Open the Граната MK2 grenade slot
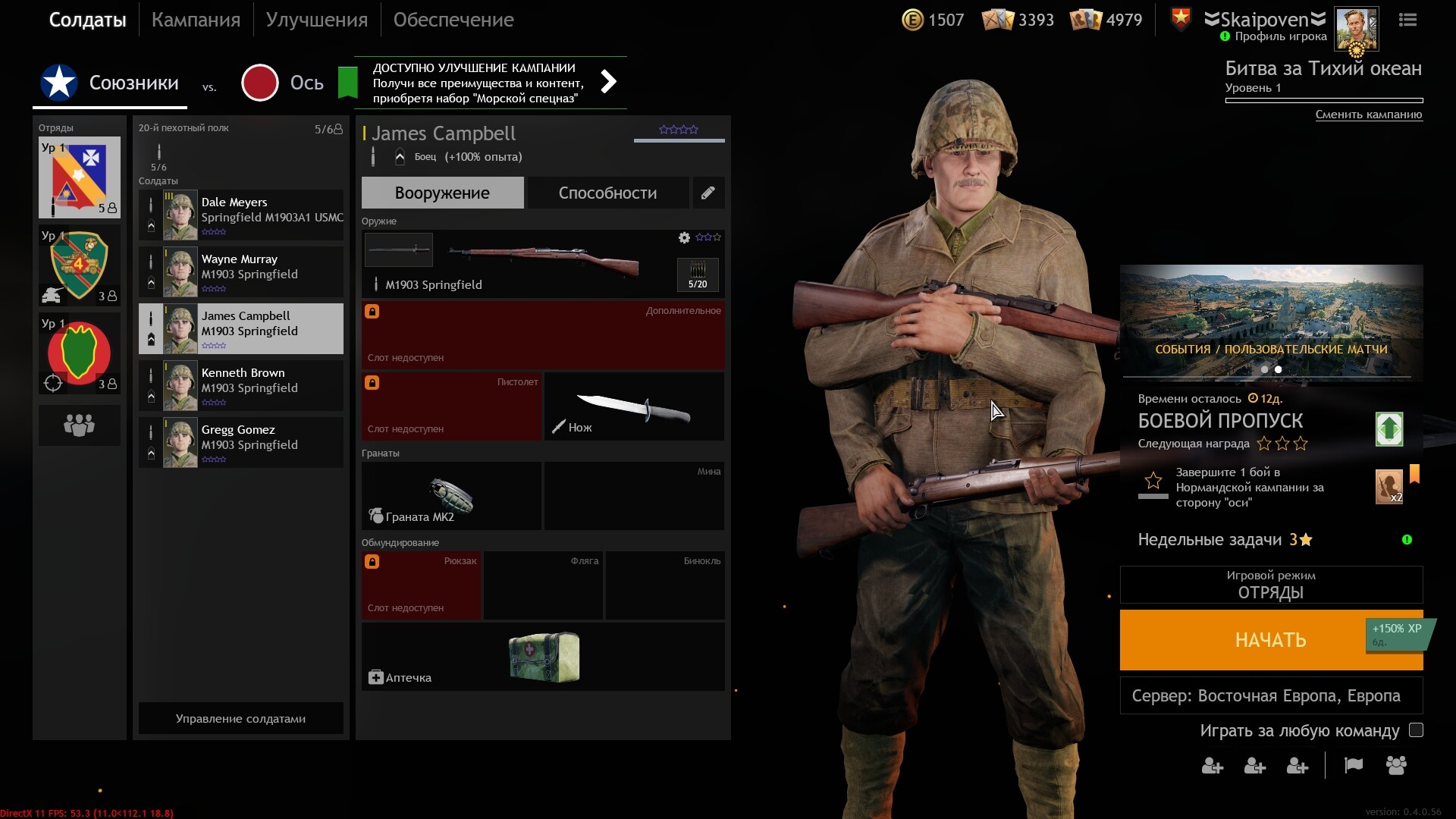Screen dimensions: 1456x819 click(451, 496)
